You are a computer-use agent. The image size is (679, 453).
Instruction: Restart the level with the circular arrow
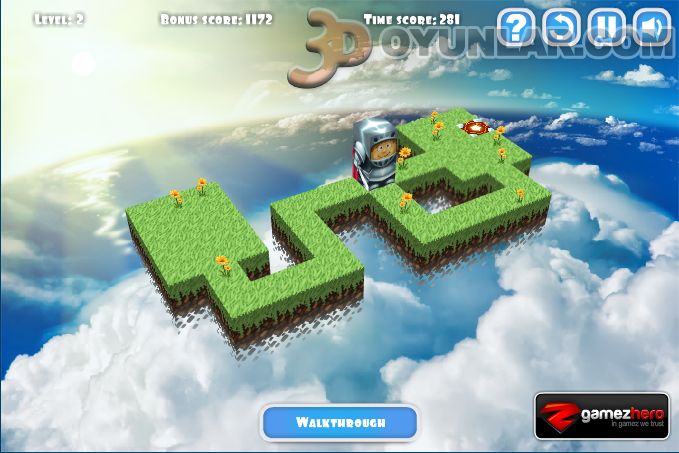561,26
